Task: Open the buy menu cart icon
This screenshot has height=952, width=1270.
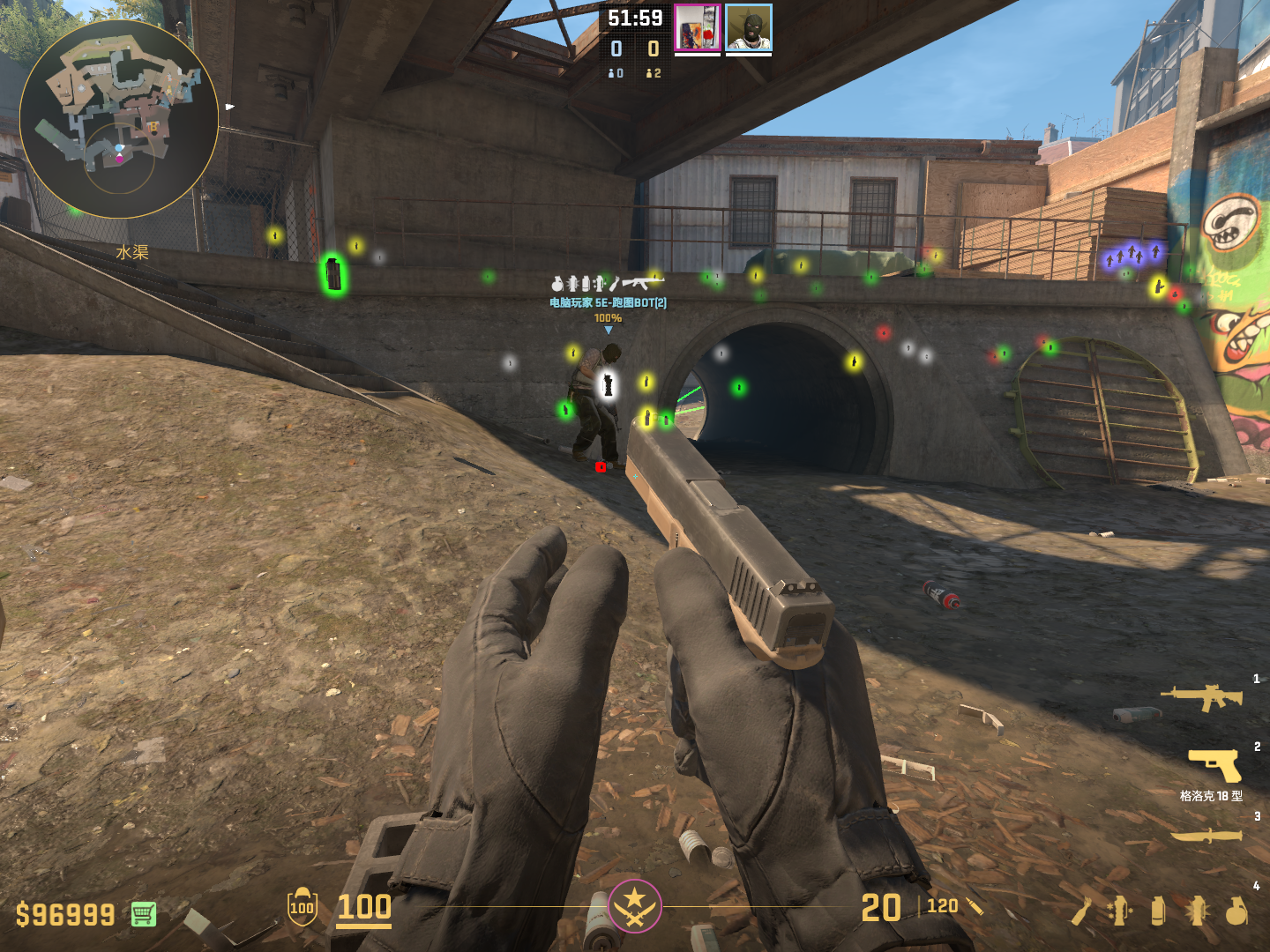Action: [144, 914]
